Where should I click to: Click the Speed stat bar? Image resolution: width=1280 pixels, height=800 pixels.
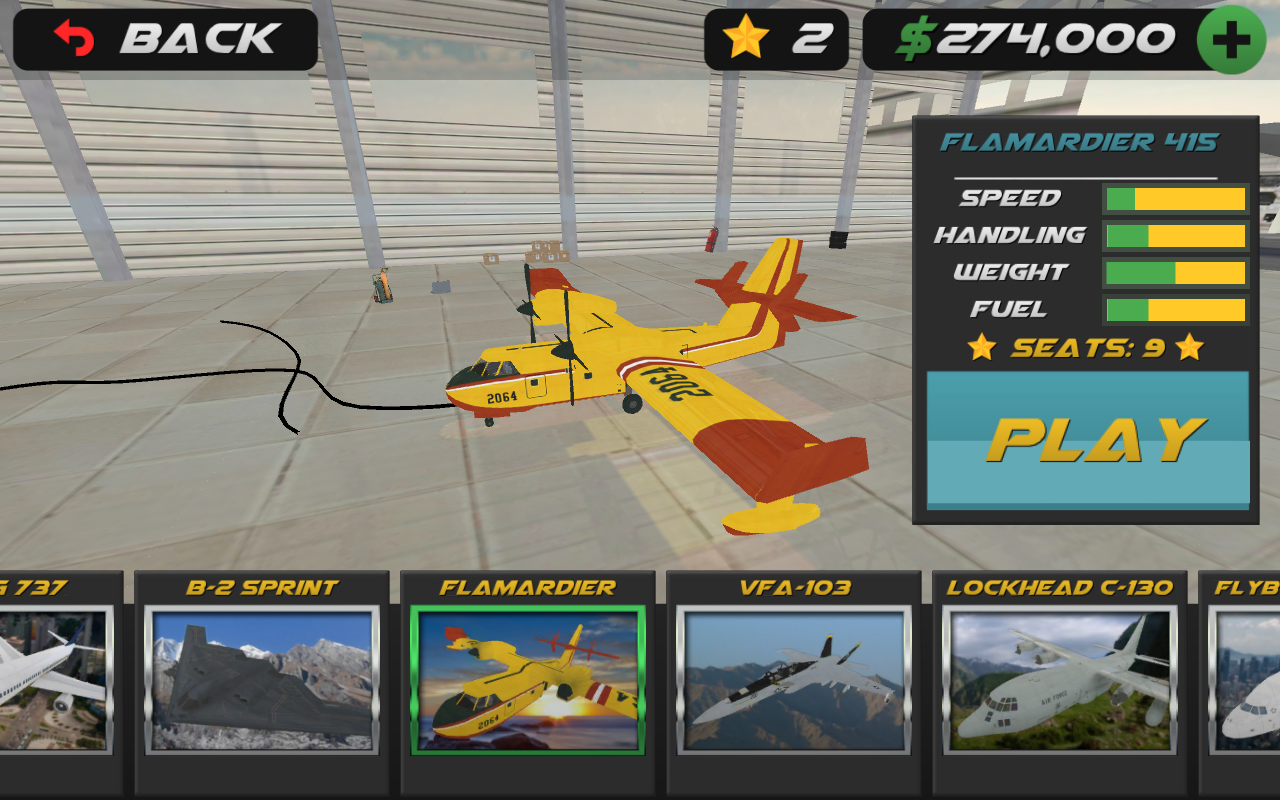click(1175, 198)
